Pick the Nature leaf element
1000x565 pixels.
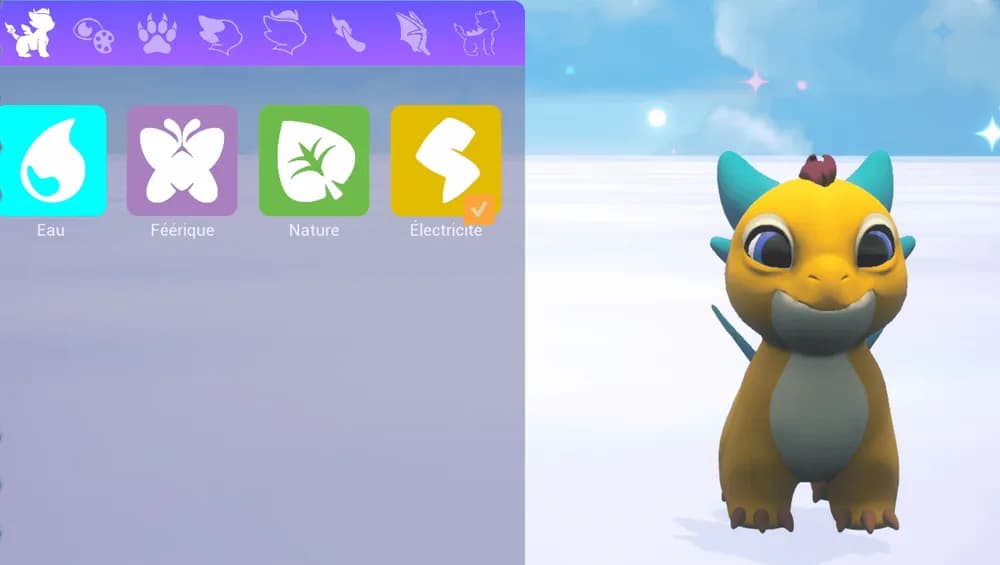(x=314, y=161)
